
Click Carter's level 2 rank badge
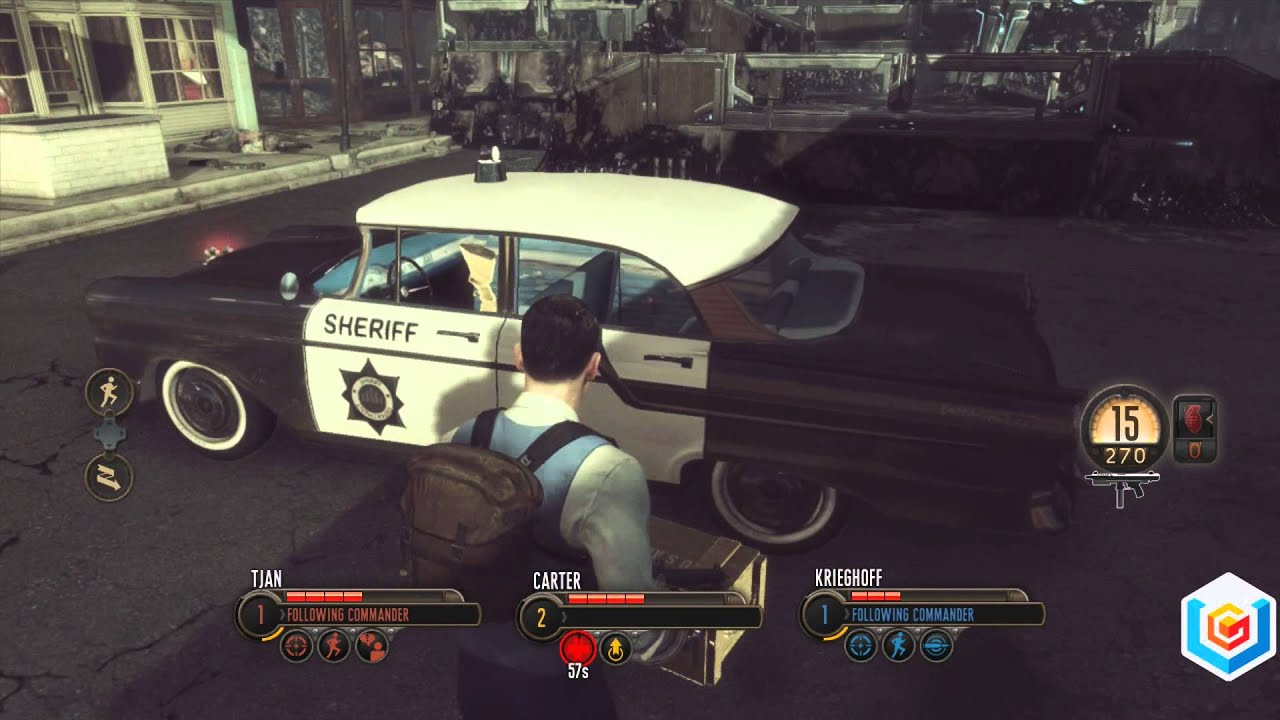544,617
